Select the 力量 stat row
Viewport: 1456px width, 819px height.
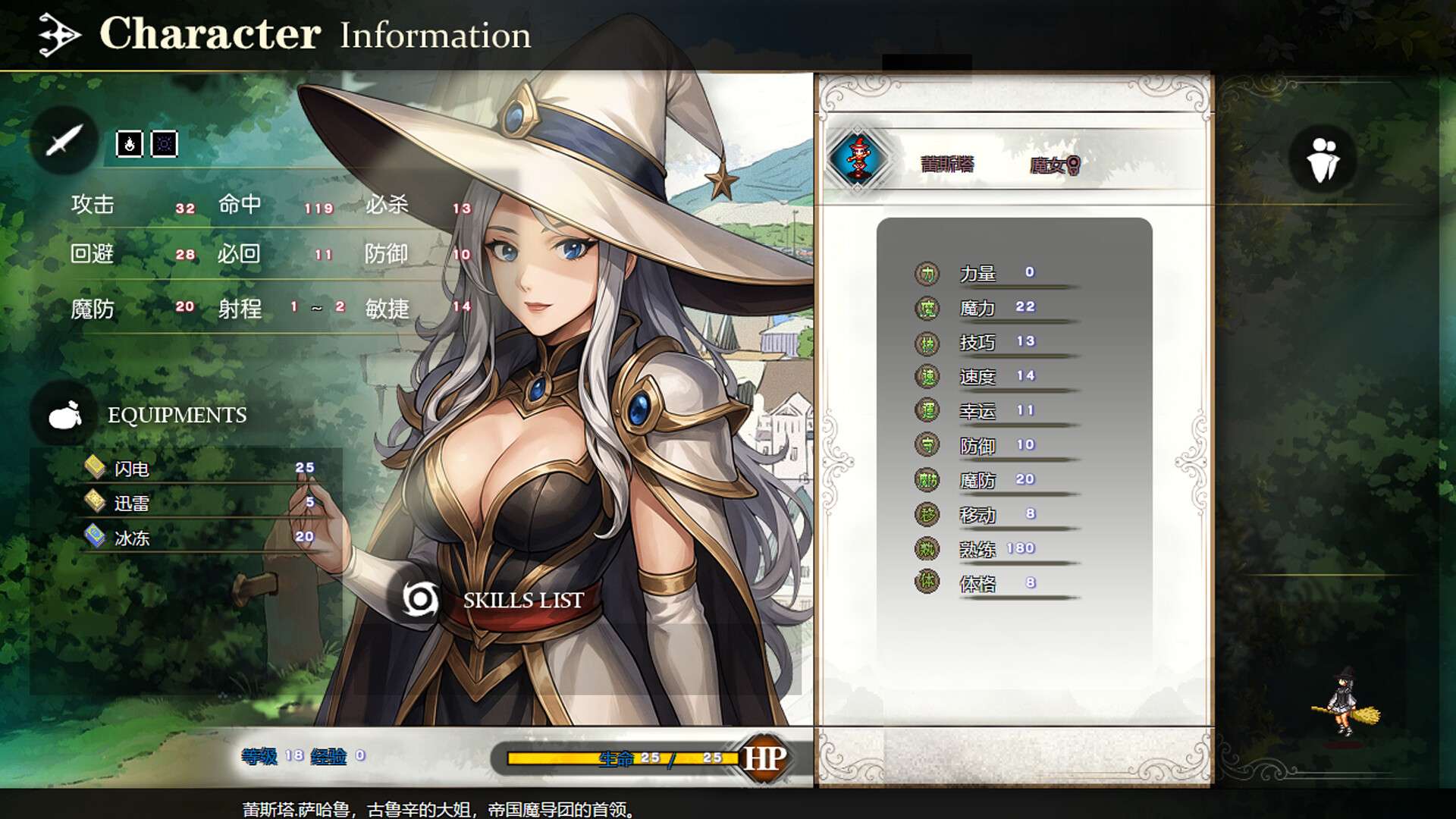click(996, 273)
